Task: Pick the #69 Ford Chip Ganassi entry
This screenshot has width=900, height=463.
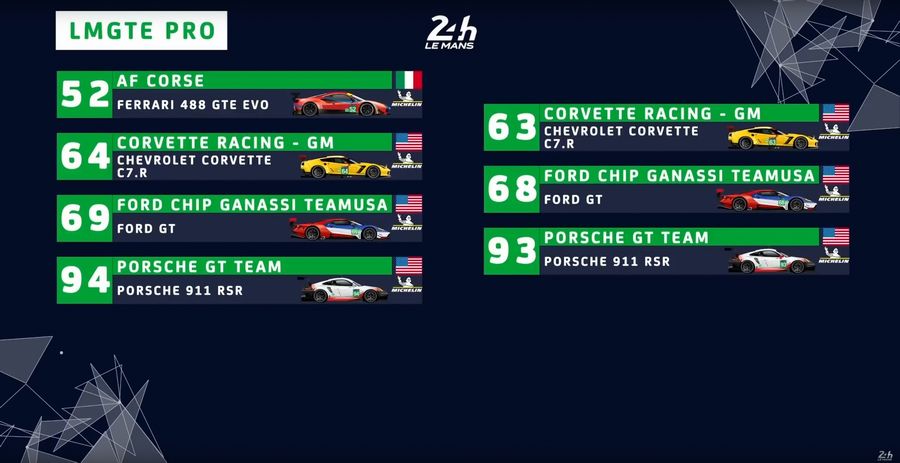Action: point(240,218)
